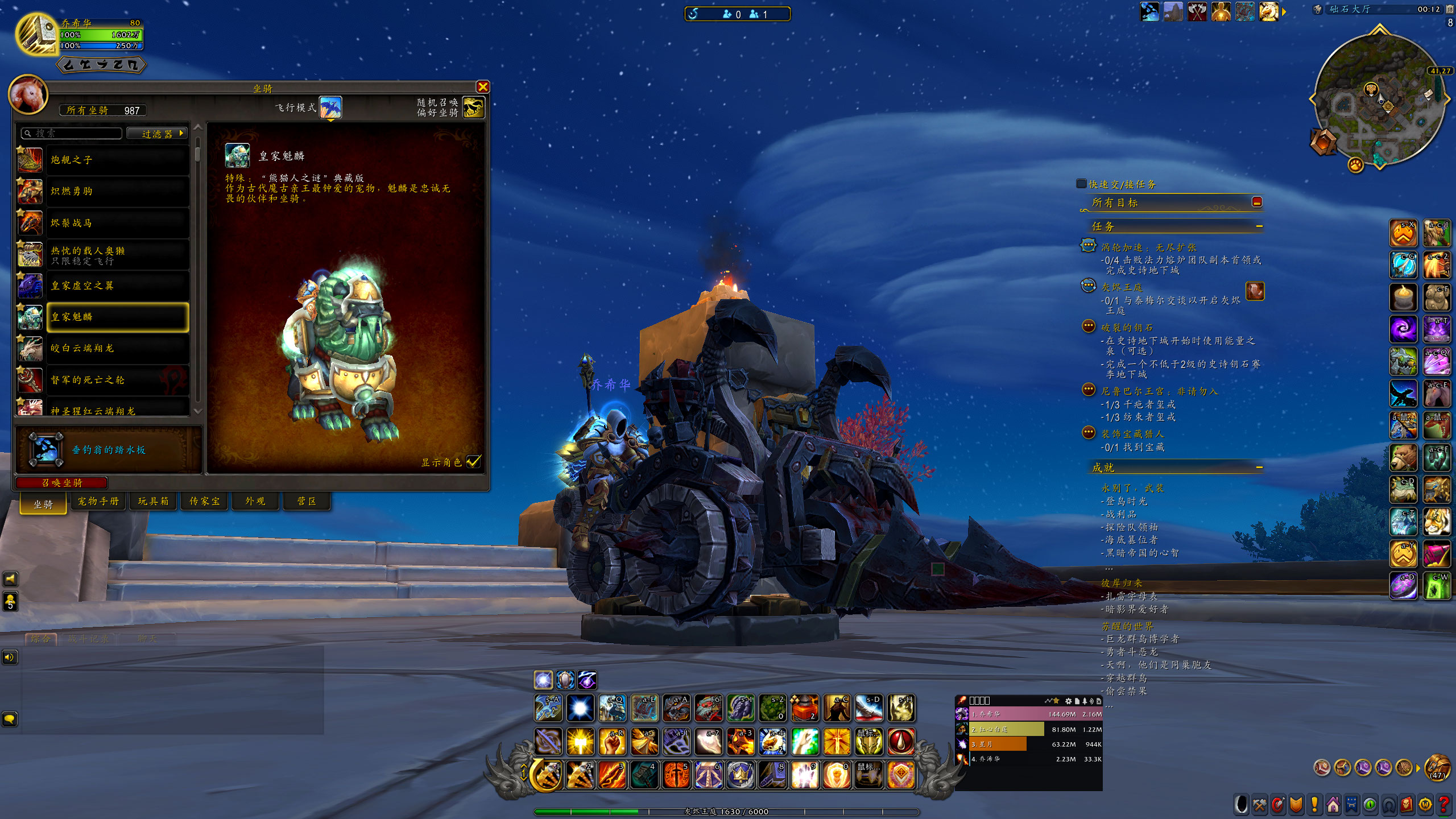Open the 玩具箱 toy box tab
1456x819 pixels.
[153, 501]
